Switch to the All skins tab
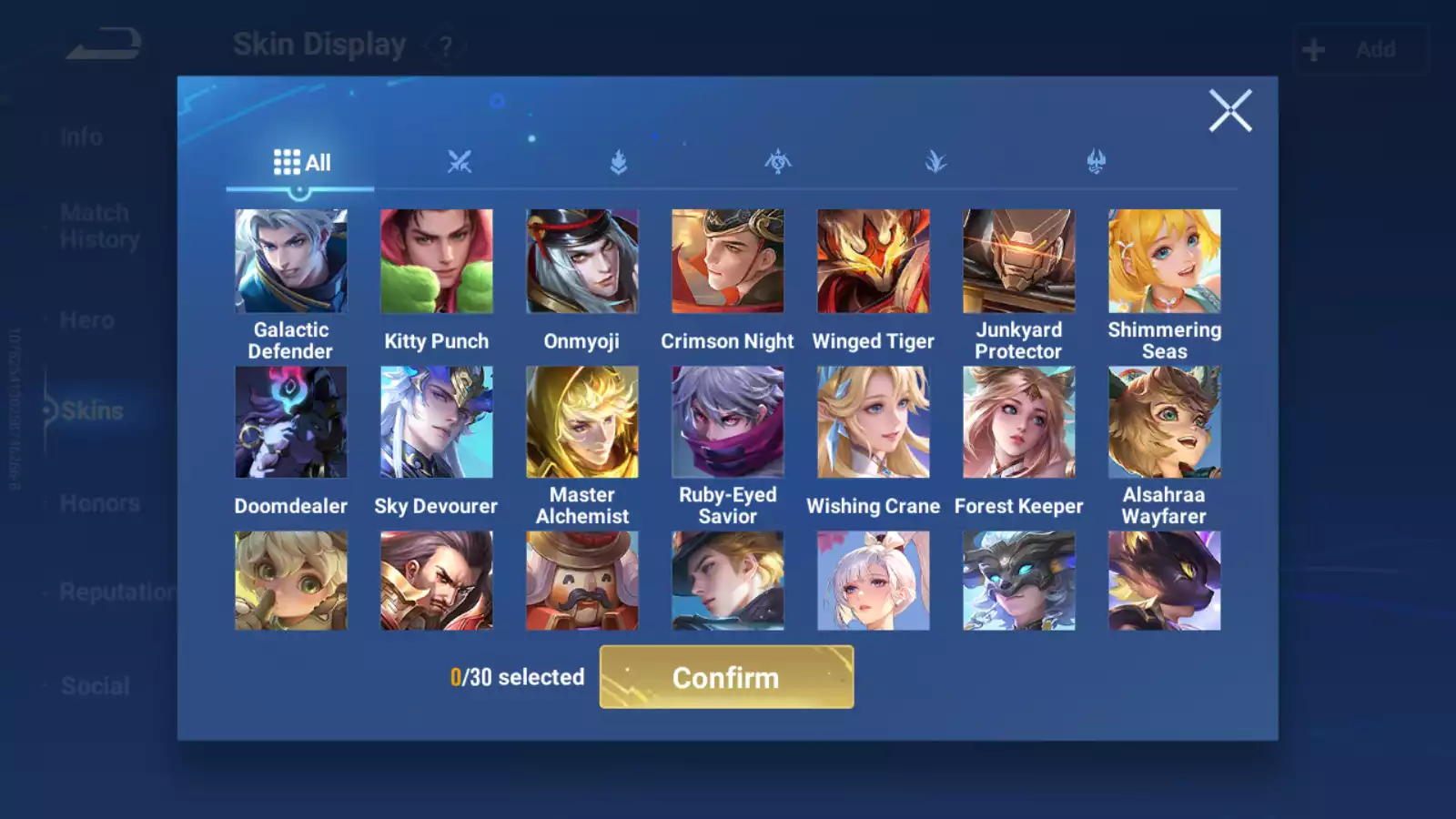Viewport: 1456px width, 819px height. 301,163
